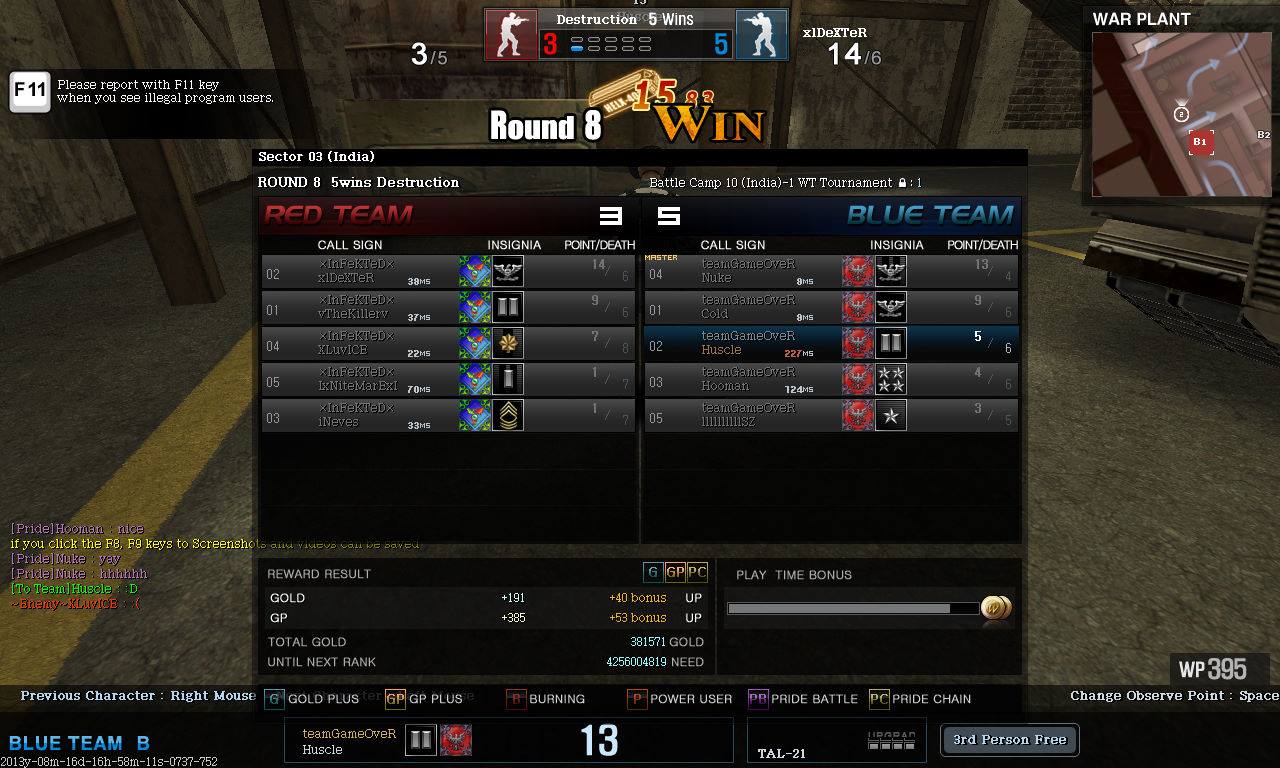Click the Burning legend icon
The height and width of the screenshot is (768, 1280).
click(x=516, y=699)
